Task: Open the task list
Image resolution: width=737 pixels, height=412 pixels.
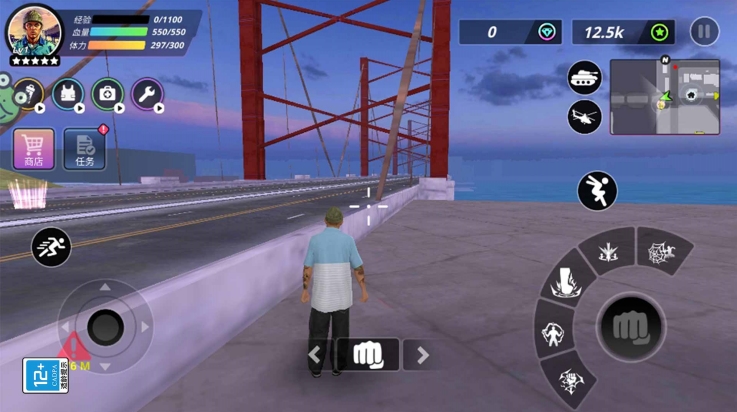Action: pyautogui.click(x=84, y=148)
